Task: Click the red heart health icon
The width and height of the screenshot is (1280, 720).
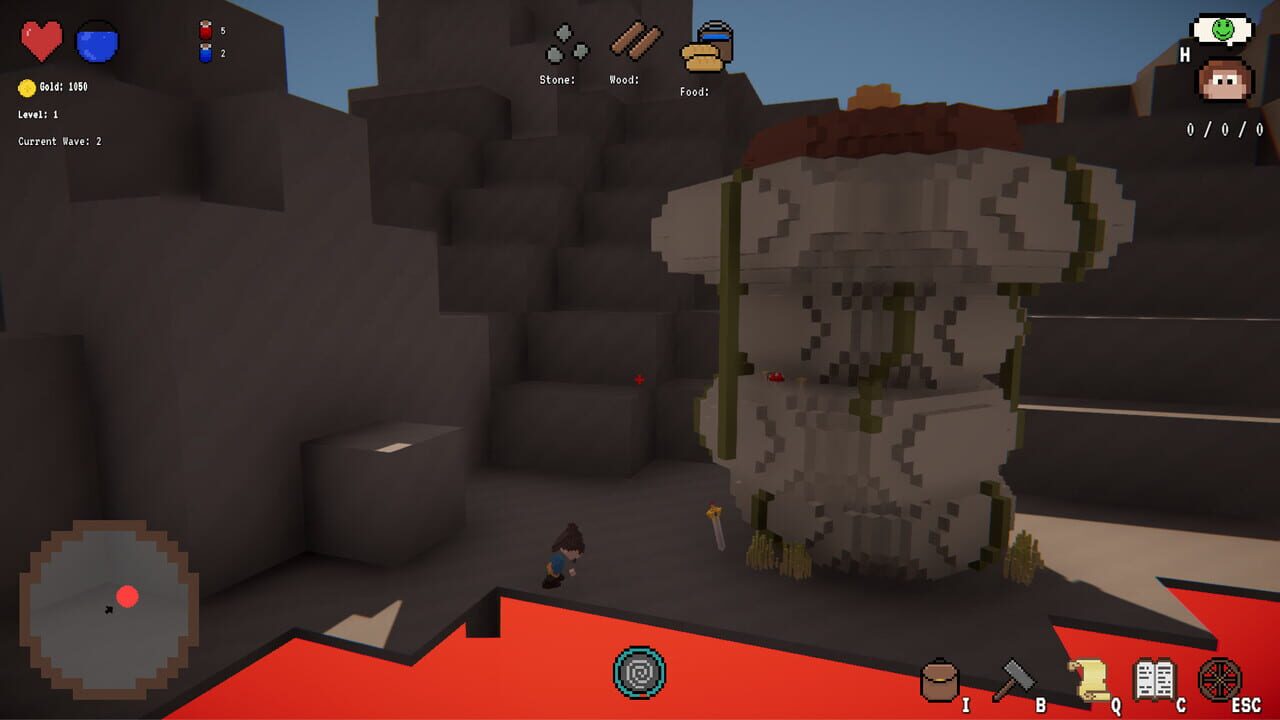Action: pos(40,39)
